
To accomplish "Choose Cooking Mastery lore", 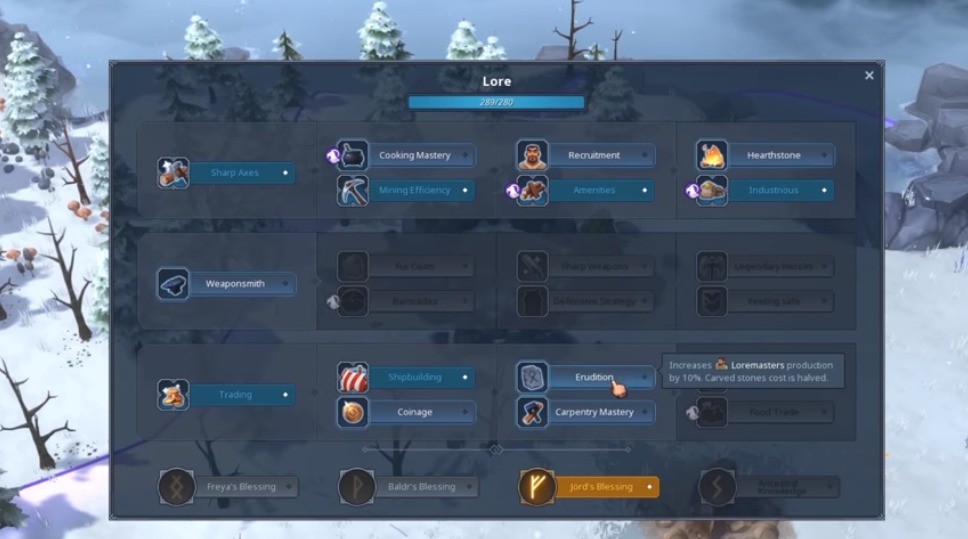I will pyautogui.click(x=414, y=156).
